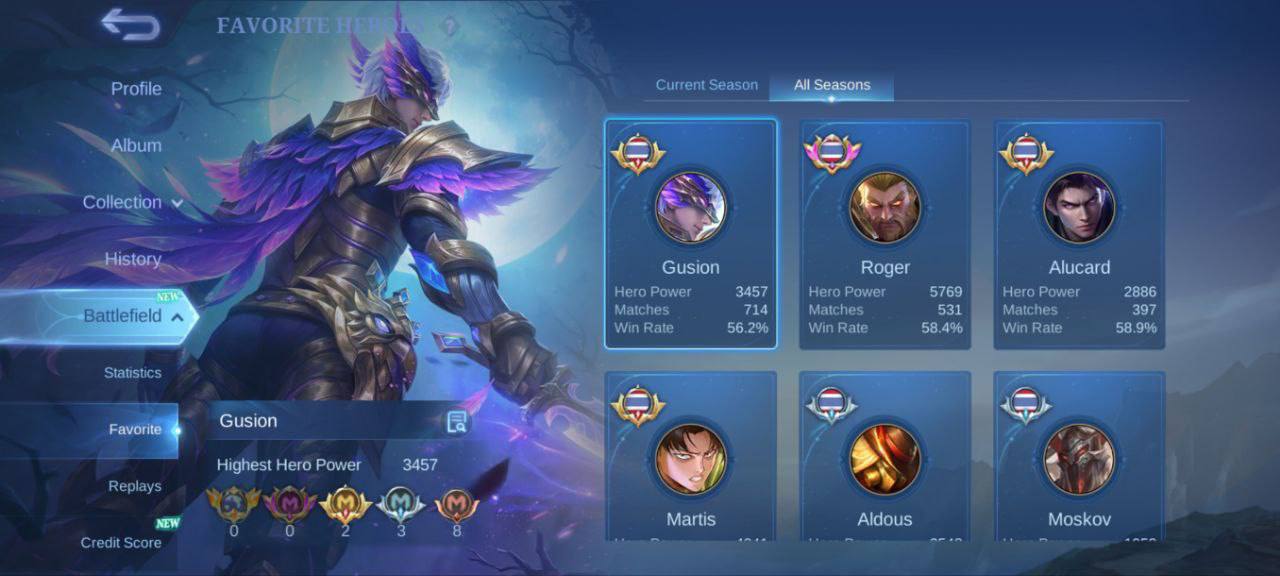Switch to the Current Season tab
The image size is (1280, 576).
coord(706,85)
